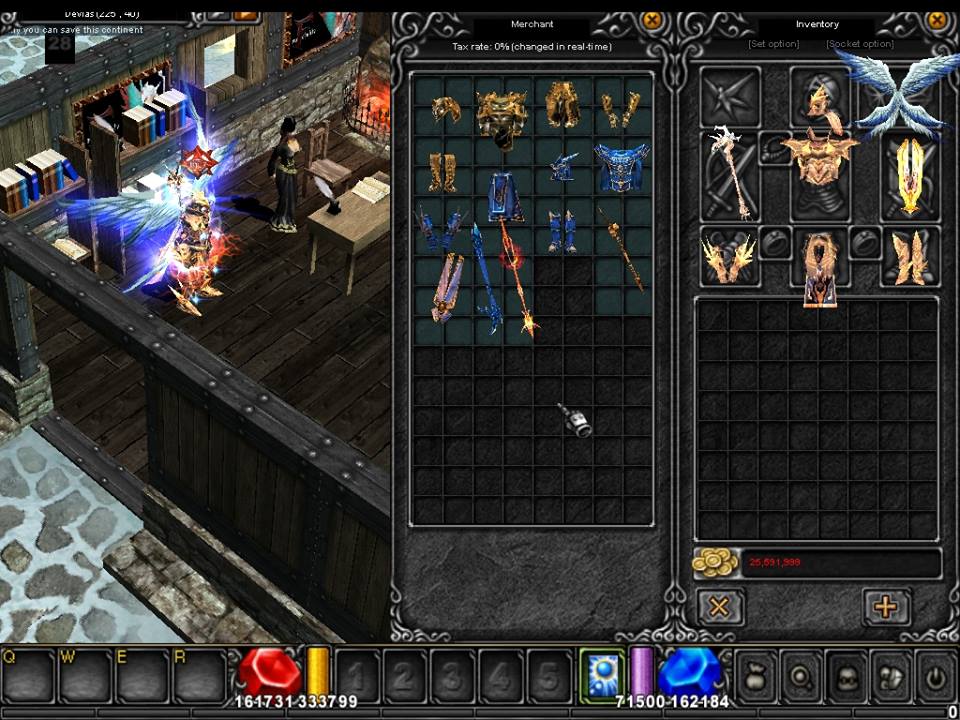Click the X button below the inventory grid

point(719,606)
